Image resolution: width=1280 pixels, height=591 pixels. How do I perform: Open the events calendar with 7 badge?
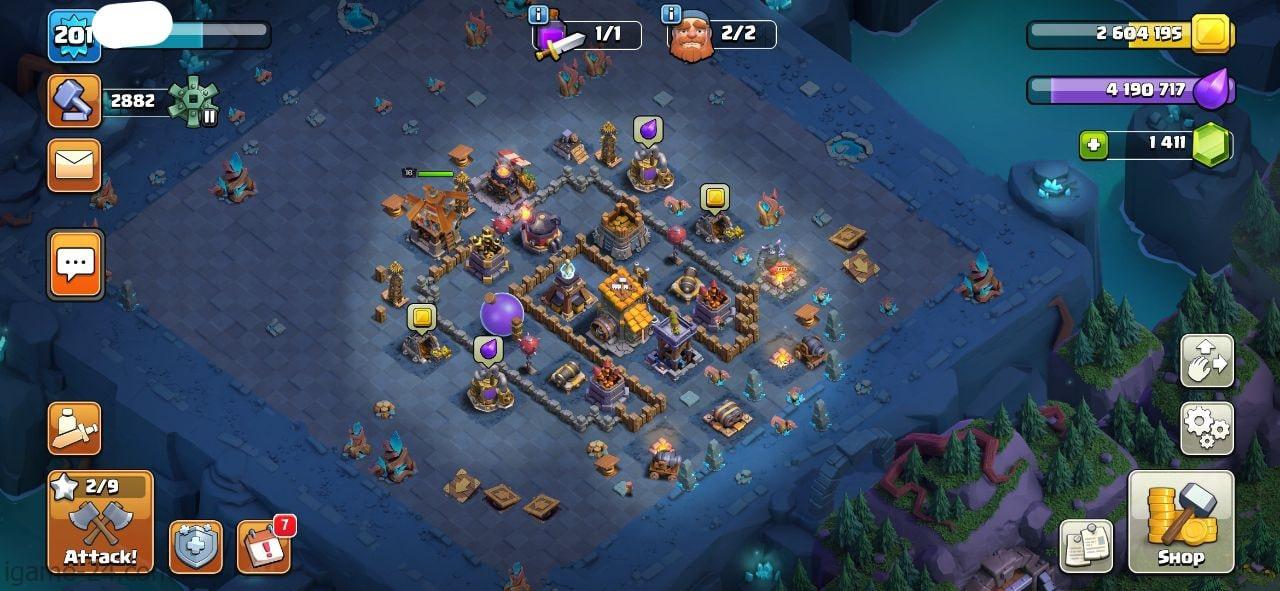point(264,547)
